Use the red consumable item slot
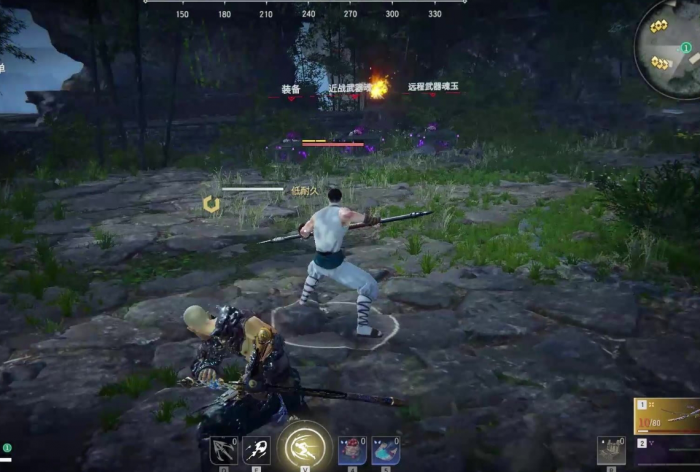700x472 pixels. tap(351, 451)
